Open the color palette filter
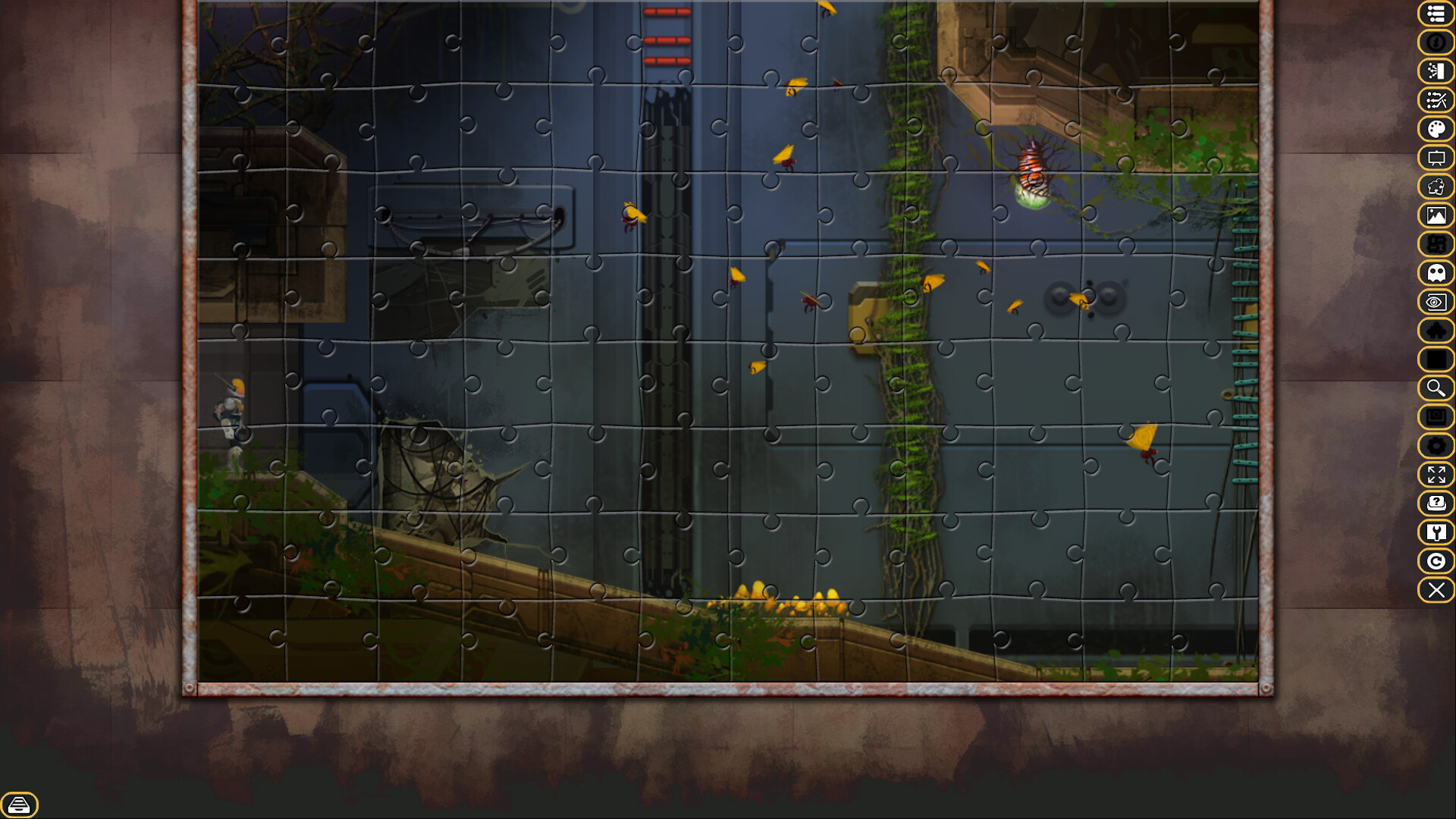Viewport: 1456px width, 819px height. (1436, 128)
